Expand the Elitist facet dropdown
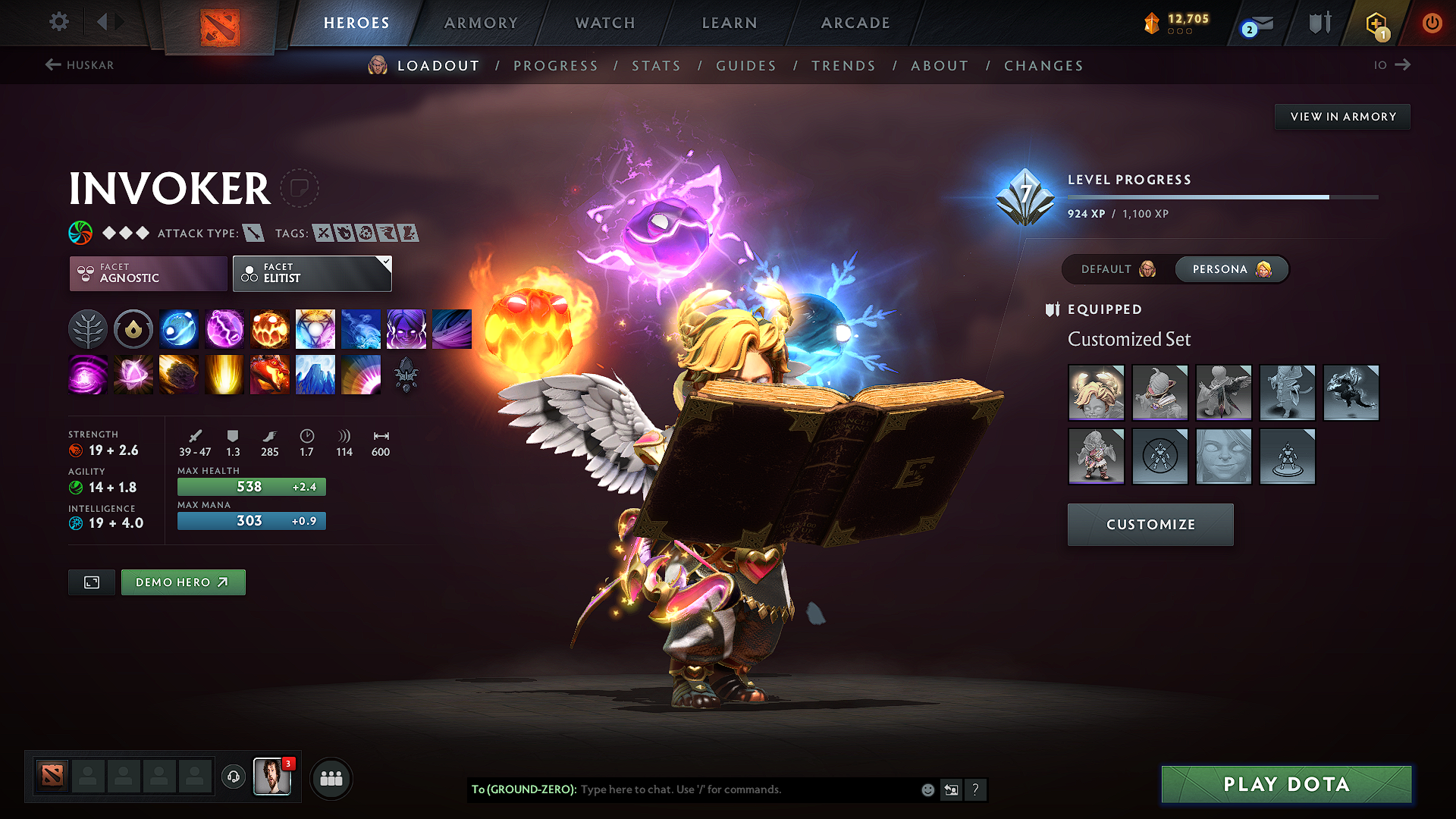1456x819 pixels. pyautogui.click(x=312, y=273)
